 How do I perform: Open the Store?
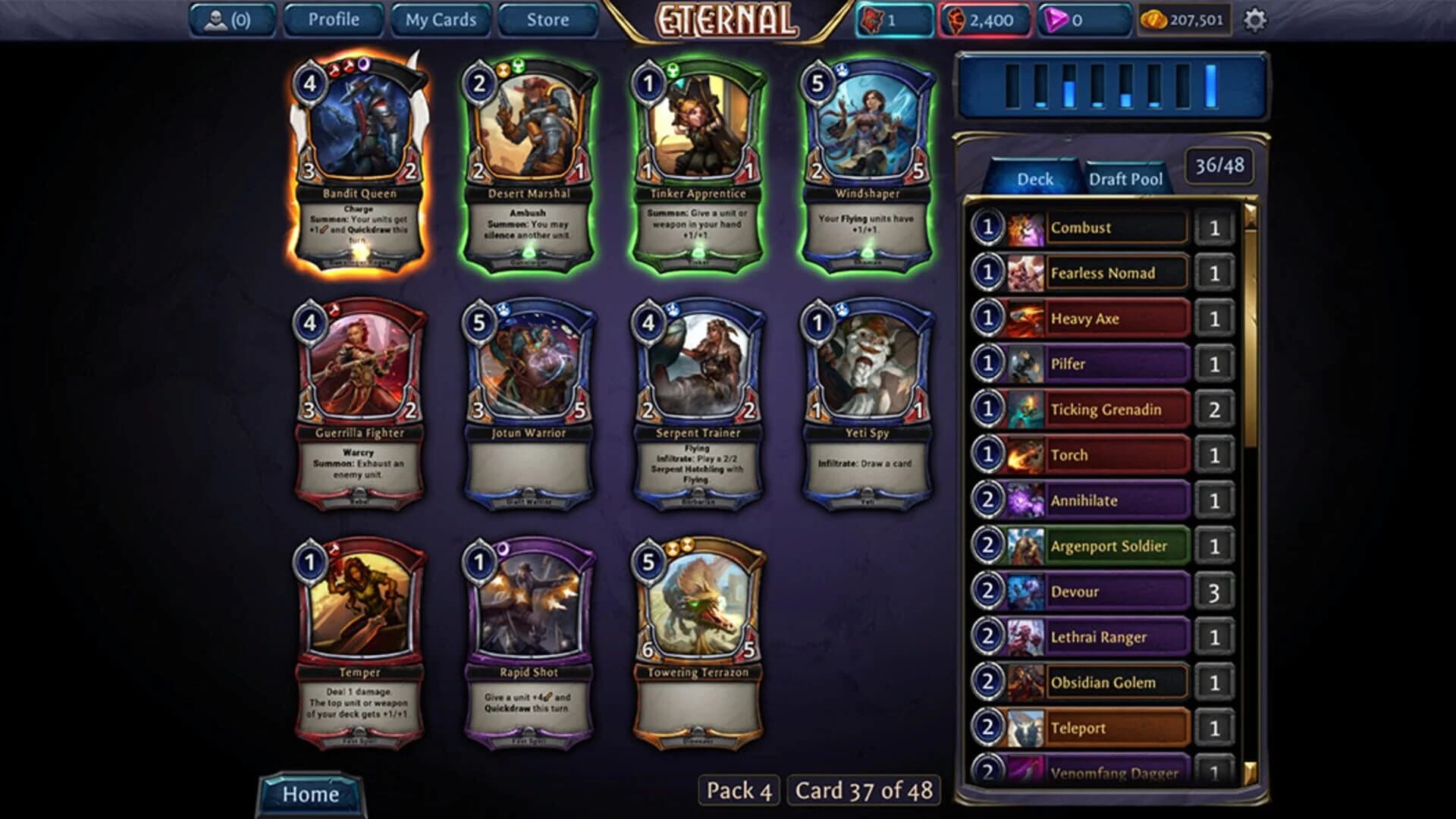[x=548, y=20]
